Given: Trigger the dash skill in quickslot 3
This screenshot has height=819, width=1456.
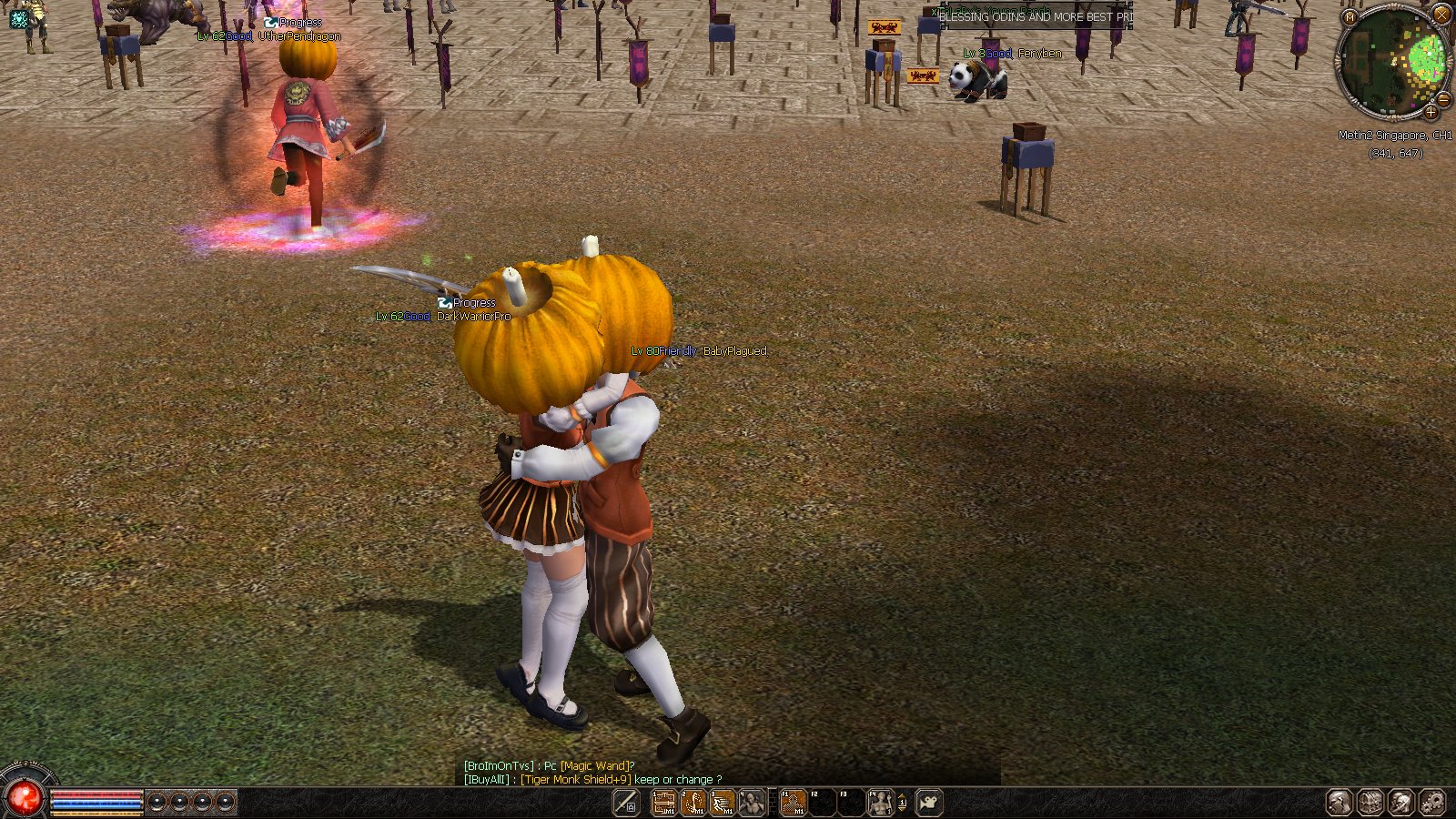Looking at the screenshot, I should pos(723,803).
